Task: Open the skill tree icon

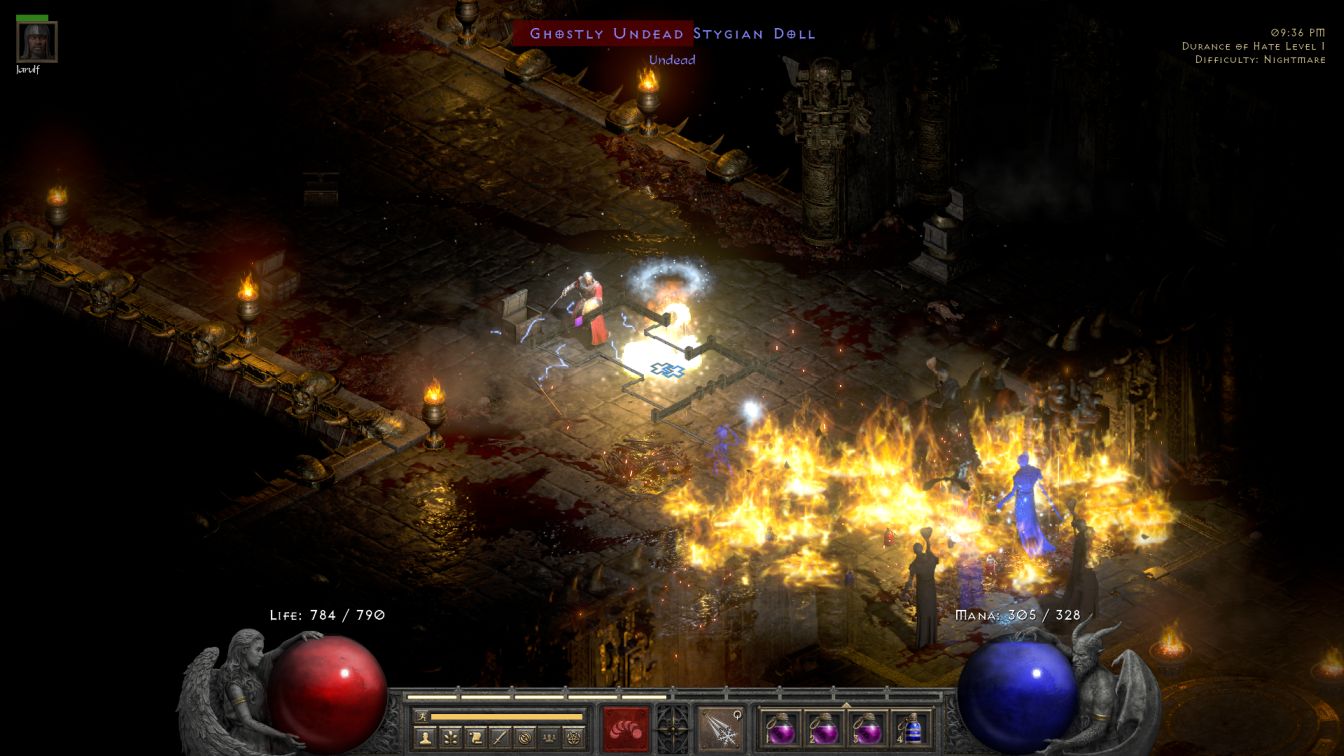Action: pyautogui.click(x=451, y=737)
